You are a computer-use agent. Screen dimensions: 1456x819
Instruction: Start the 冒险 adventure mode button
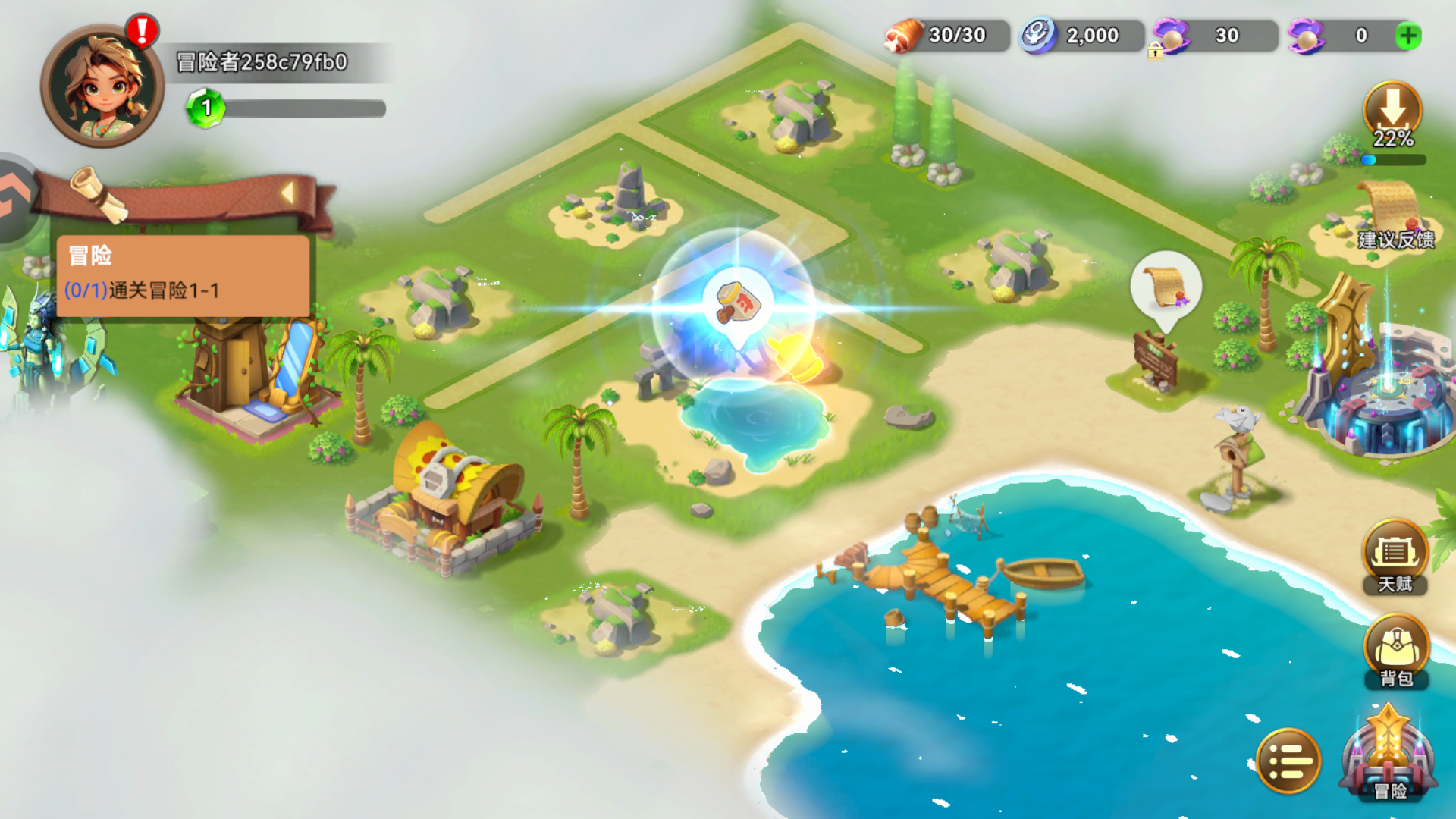click(1389, 756)
